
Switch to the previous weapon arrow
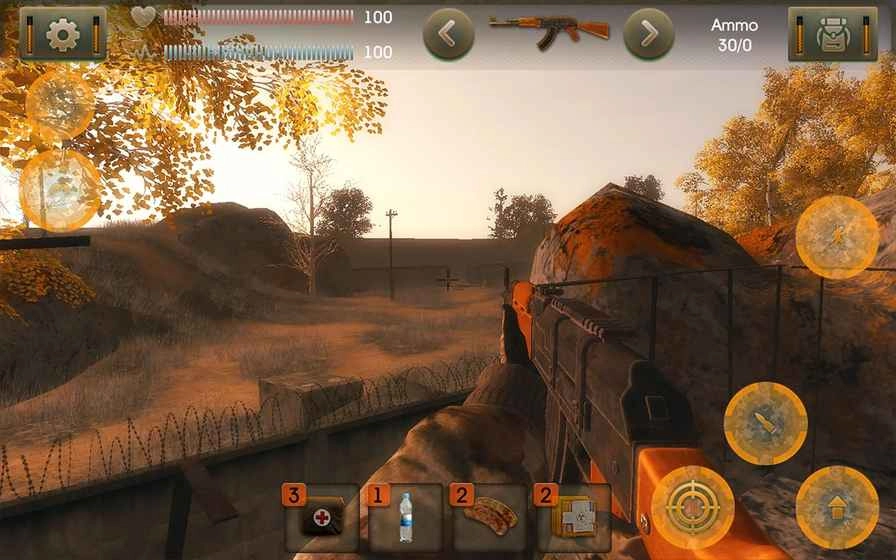[x=448, y=35]
